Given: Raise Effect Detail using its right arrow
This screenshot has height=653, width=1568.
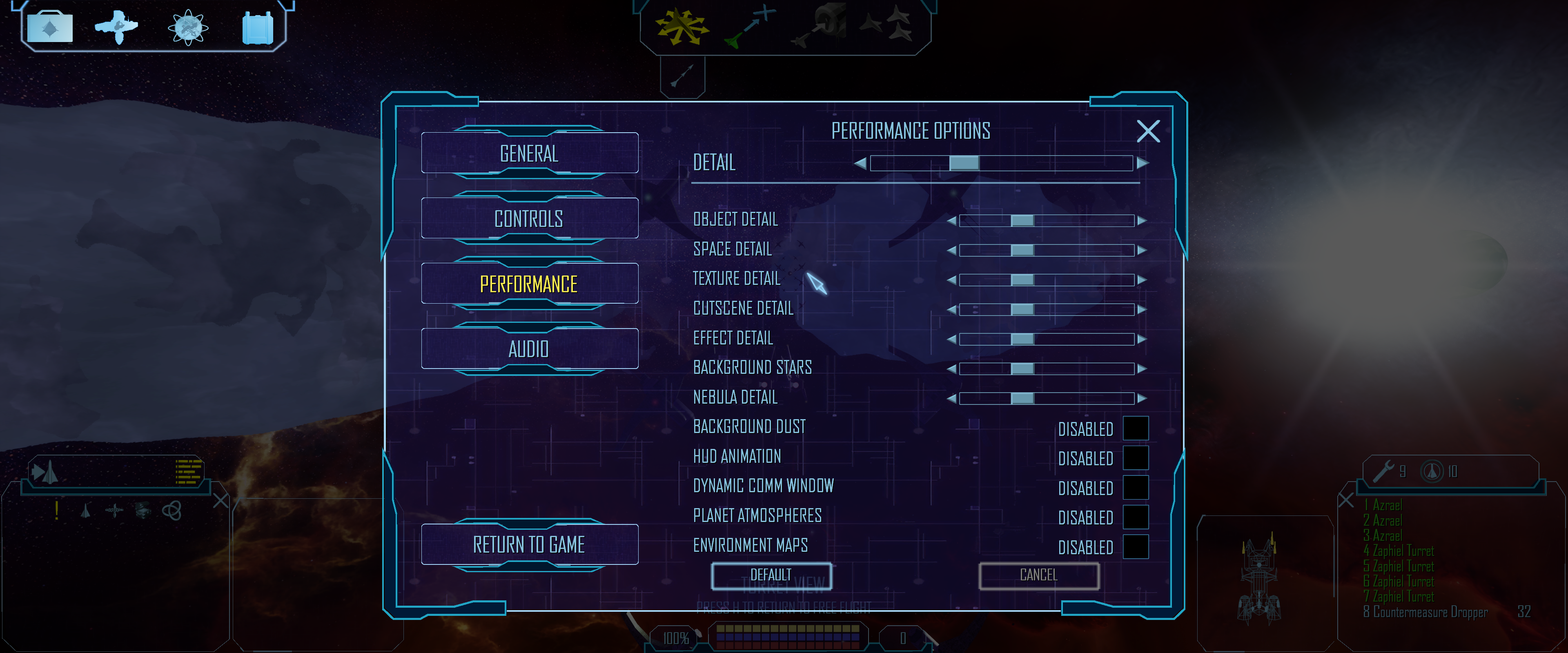Looking at the screenshot, I should [x=1142, y=339].
